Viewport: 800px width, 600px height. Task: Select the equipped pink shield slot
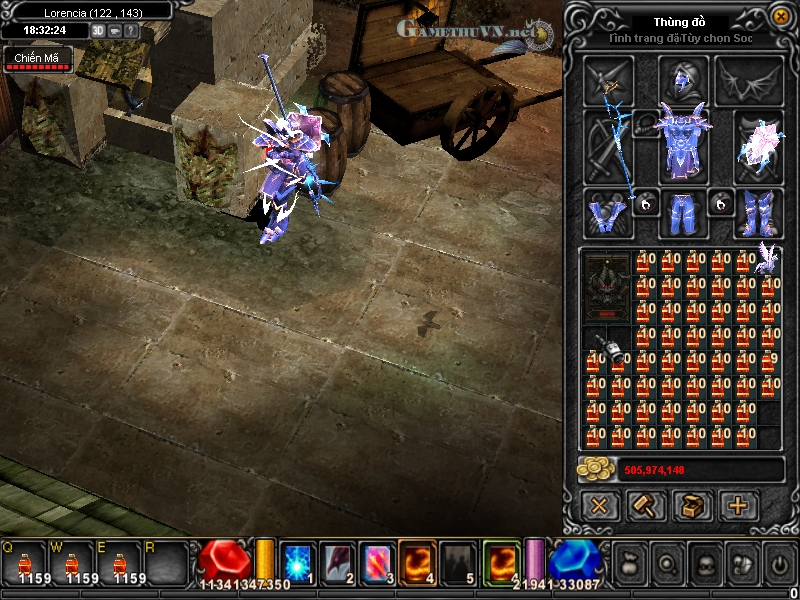point(758,144)
